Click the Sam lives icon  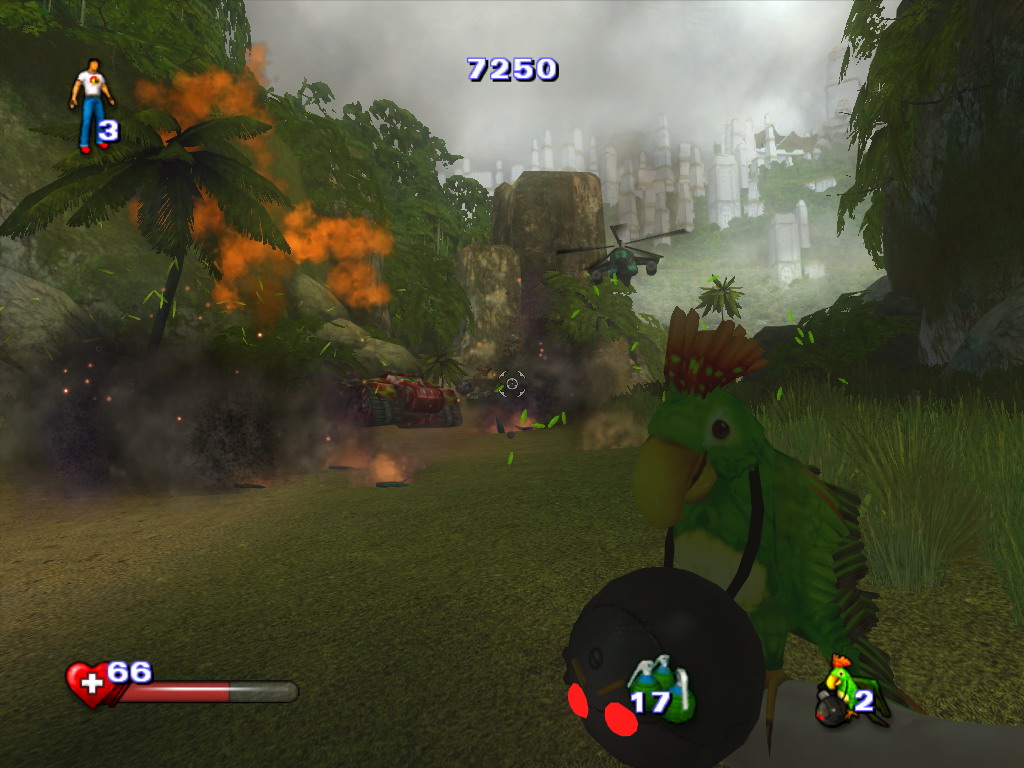click(91, 104)
